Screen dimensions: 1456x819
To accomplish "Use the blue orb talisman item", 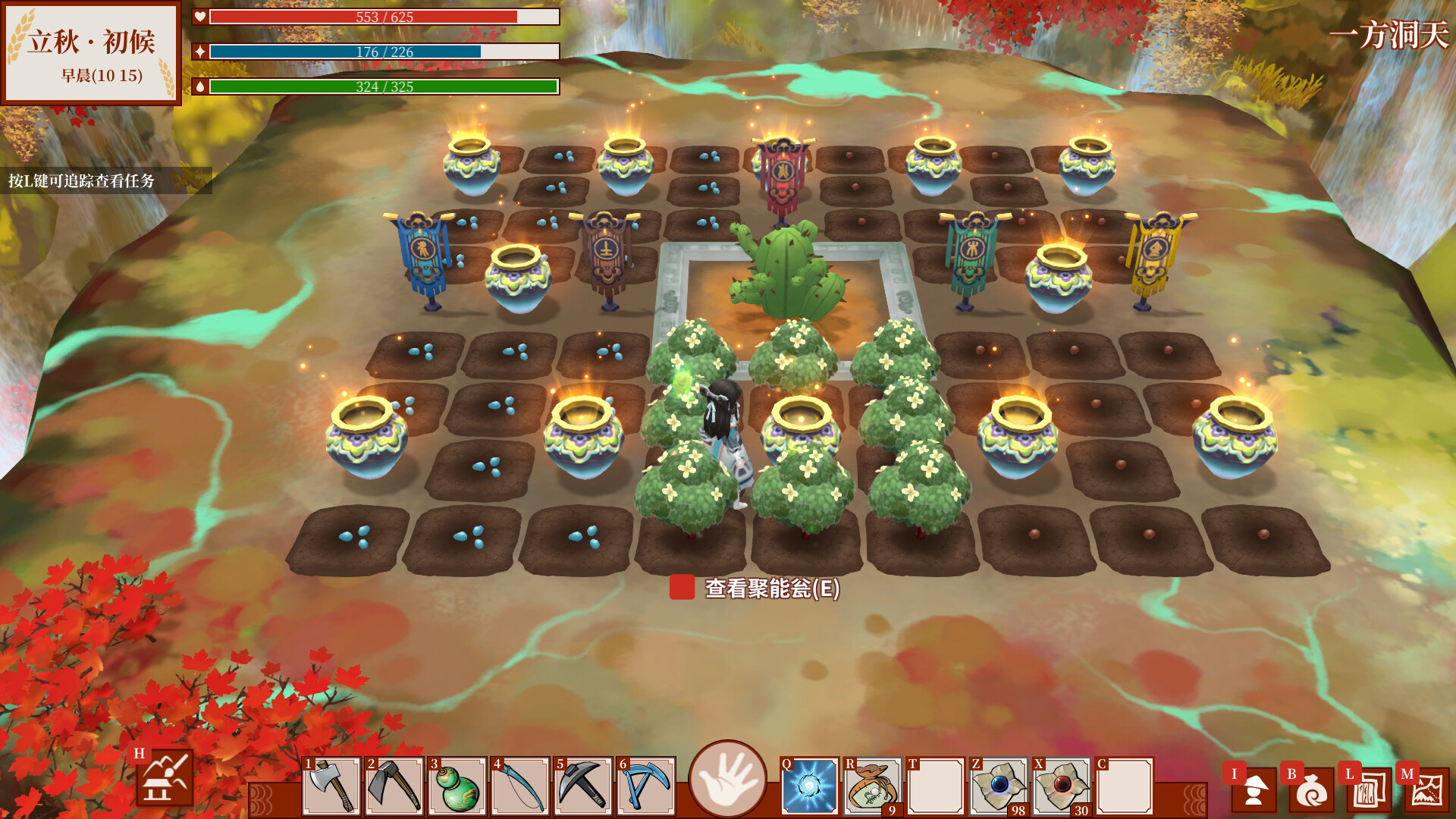I will (x=998, y=786).
